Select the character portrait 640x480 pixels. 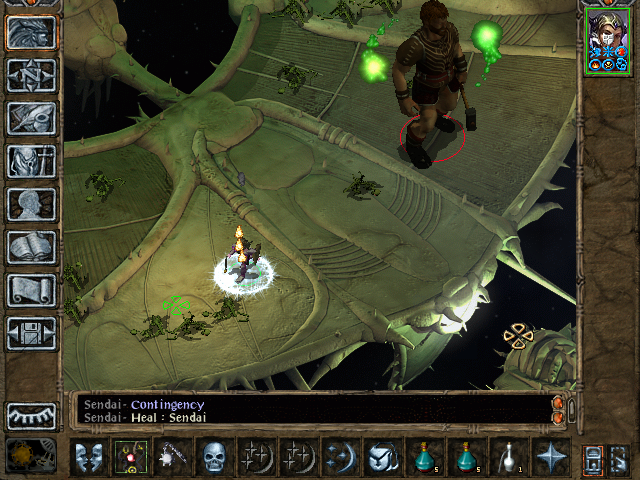(x=606, y=40)
